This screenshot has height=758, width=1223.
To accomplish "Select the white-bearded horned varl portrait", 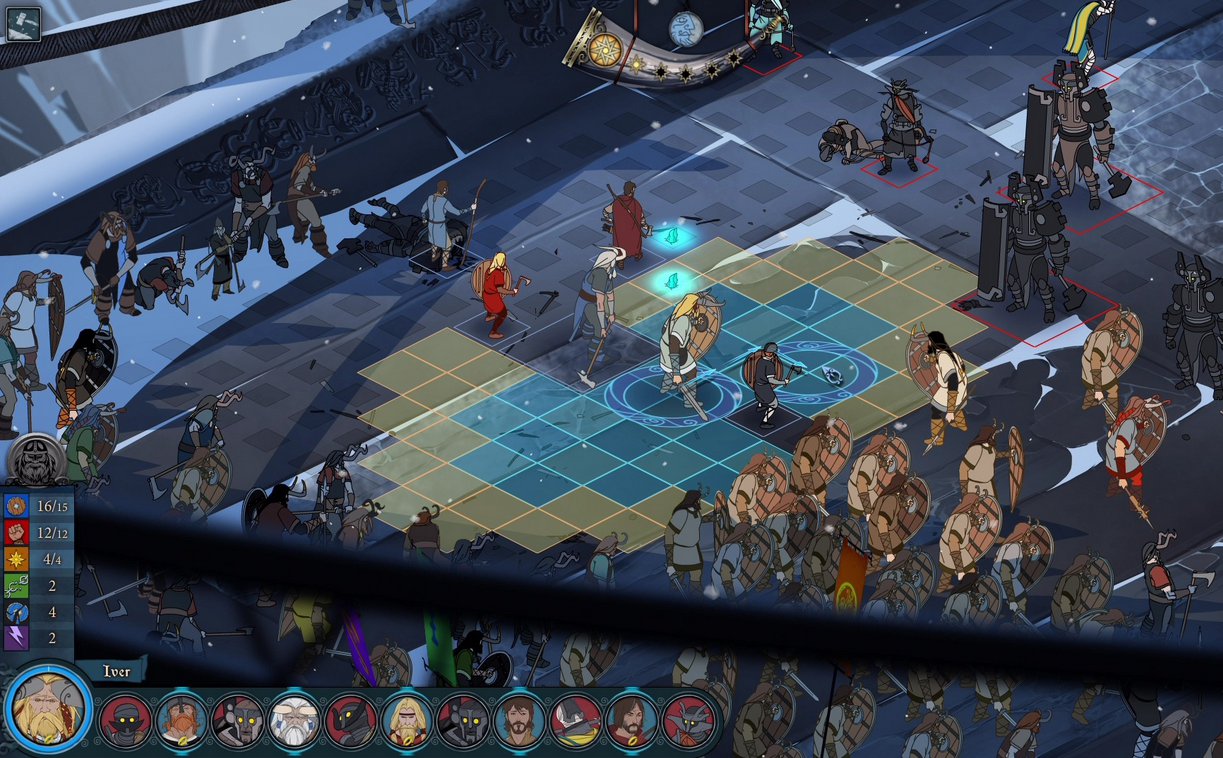I will (x=294, y=721).
